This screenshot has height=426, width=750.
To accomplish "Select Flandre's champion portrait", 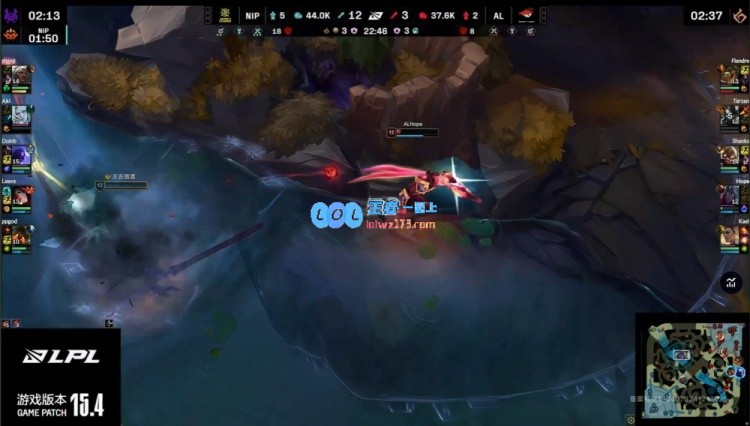I will click(729, 77).
